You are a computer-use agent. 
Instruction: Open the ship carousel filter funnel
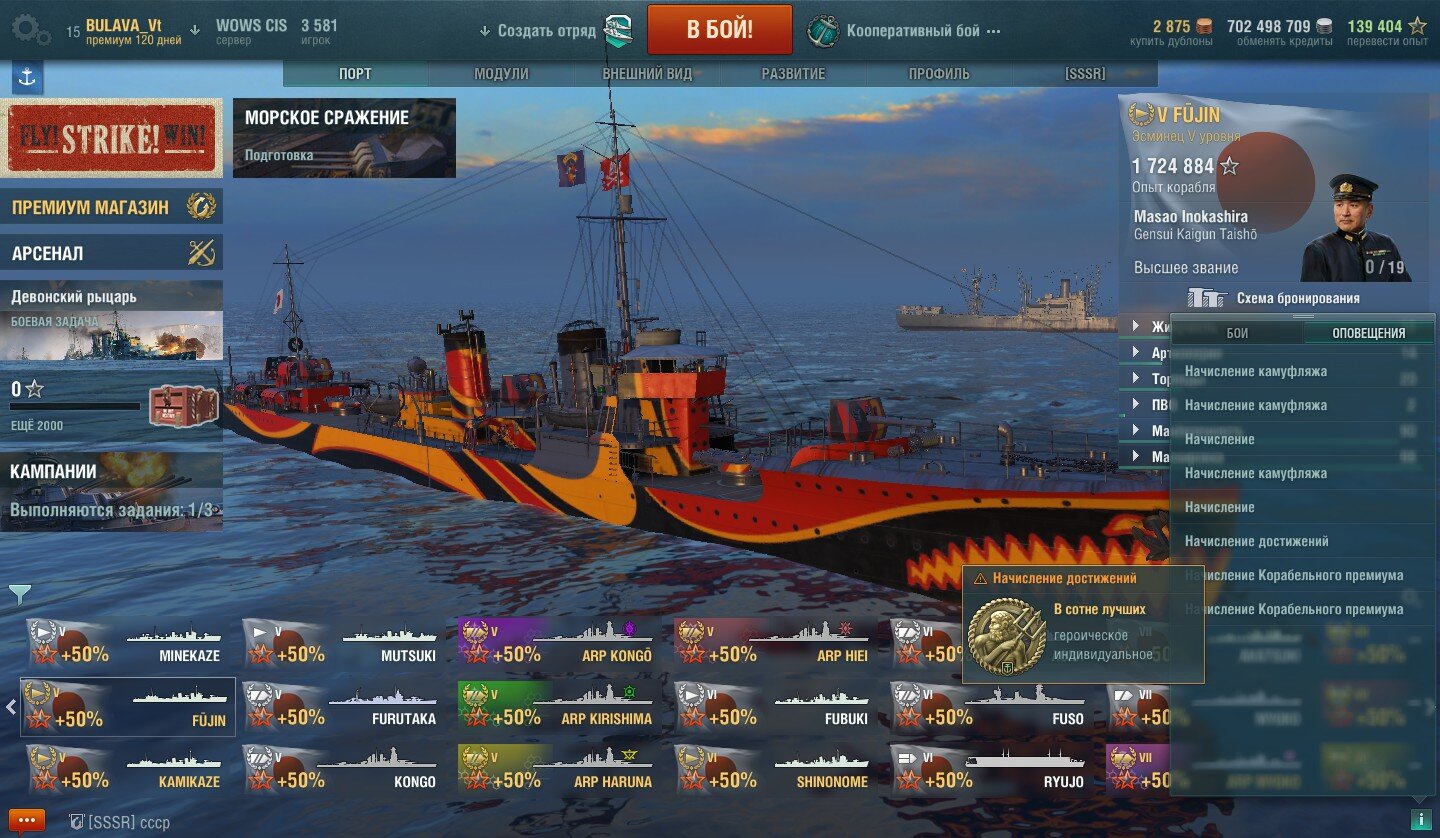click(20, 595)
